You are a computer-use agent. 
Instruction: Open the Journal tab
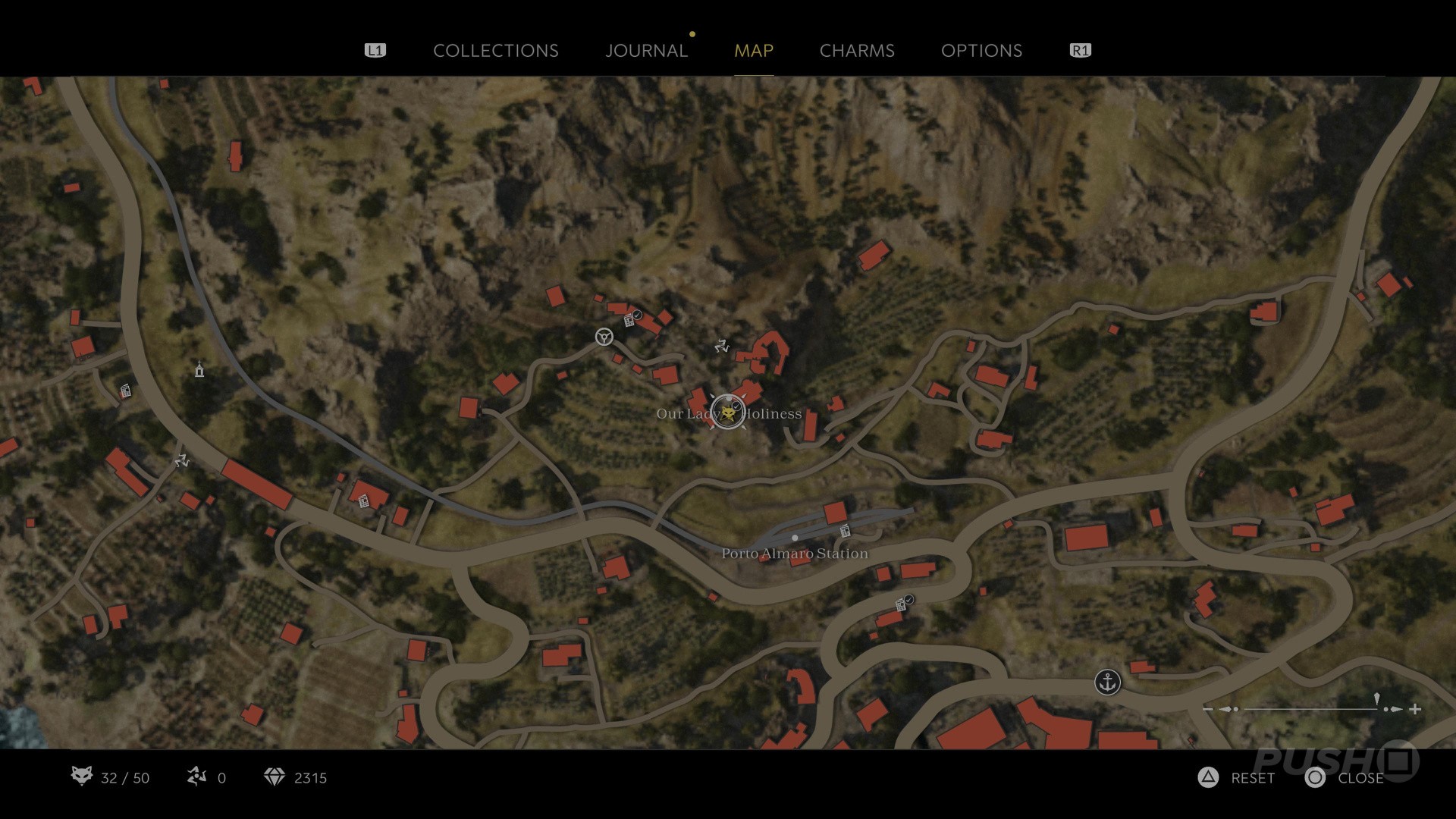tap(646, 51)
